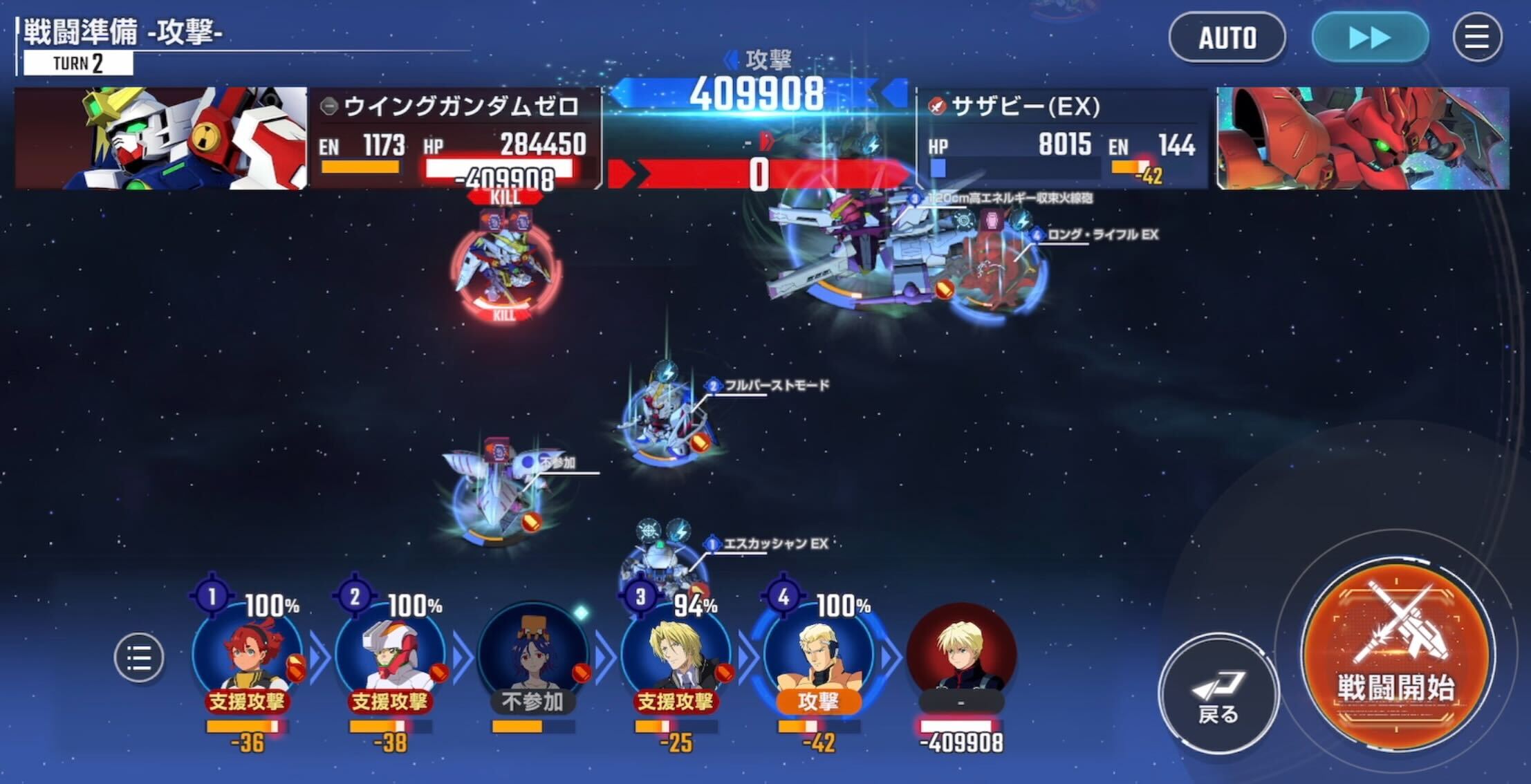Toggle AUTO battle mode
The image size is (1531, 784).
pyautogui.click(x=1227, y=38)
